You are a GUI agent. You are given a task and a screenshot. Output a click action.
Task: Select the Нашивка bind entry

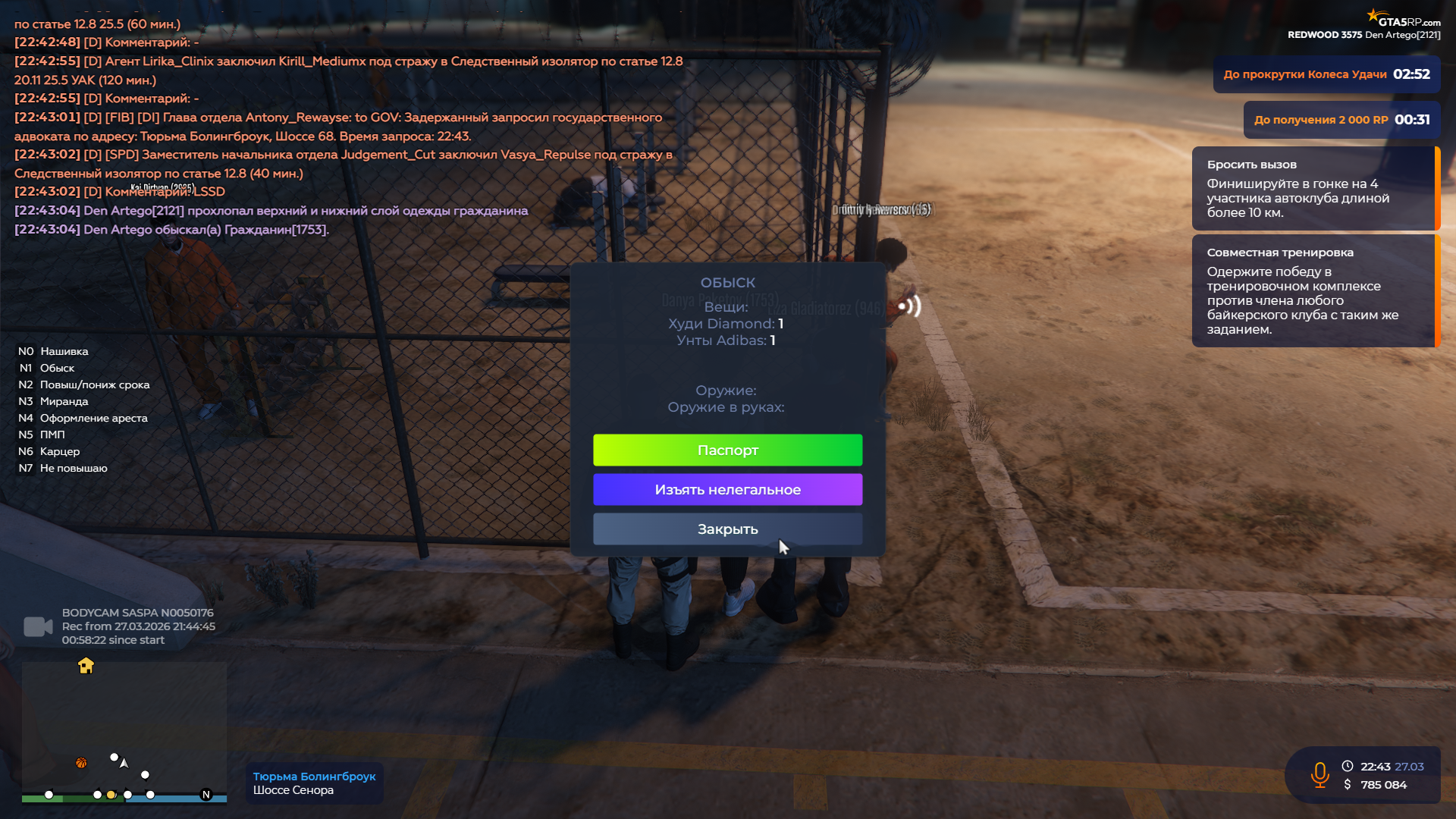(x=64, y=351)
